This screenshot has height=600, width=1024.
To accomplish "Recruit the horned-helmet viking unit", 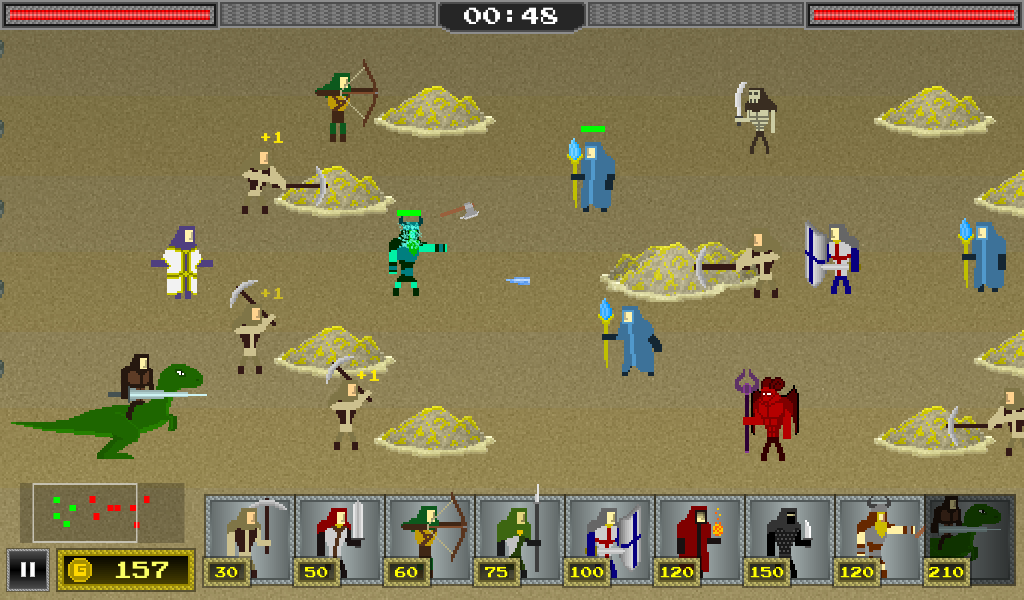I will [x=879, y=538].
